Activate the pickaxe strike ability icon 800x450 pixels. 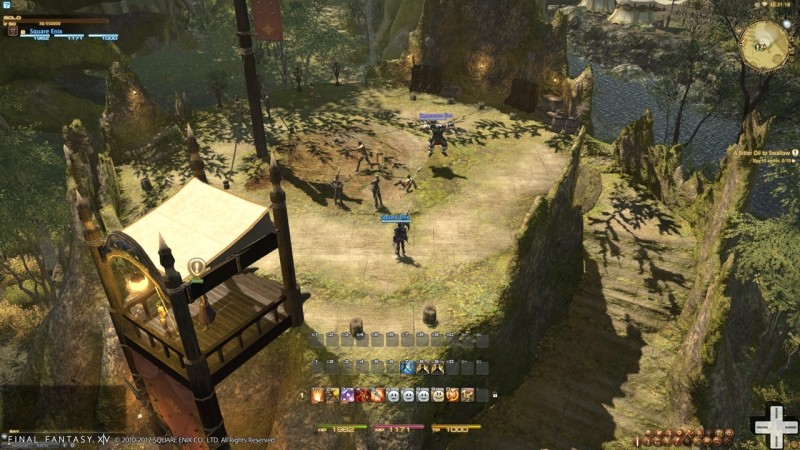[333, 395]
